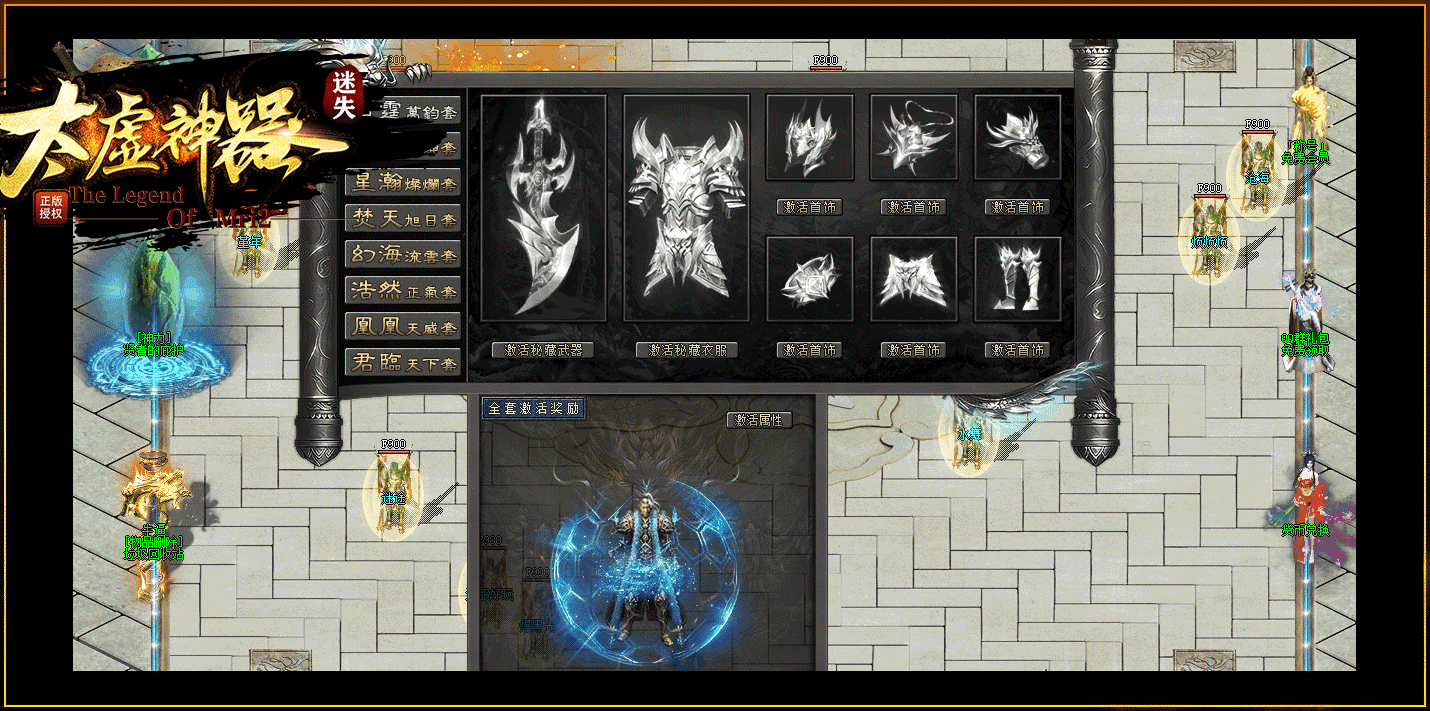The image size is (1430, 711).
Task: Open the 幻海流雲套 set tab
Action: point(403,255)
